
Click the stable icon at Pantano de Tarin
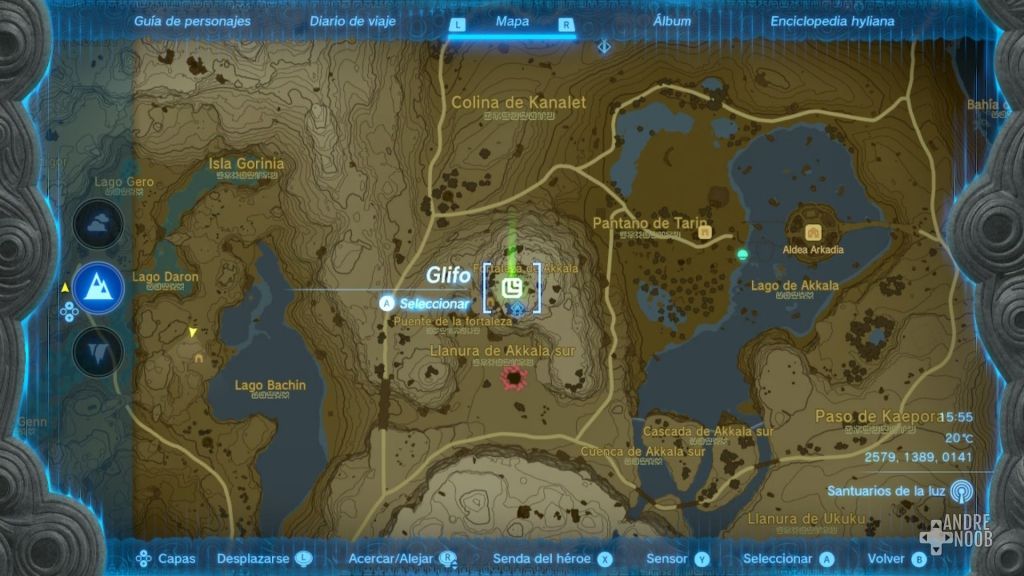click(x=705, y=232)
